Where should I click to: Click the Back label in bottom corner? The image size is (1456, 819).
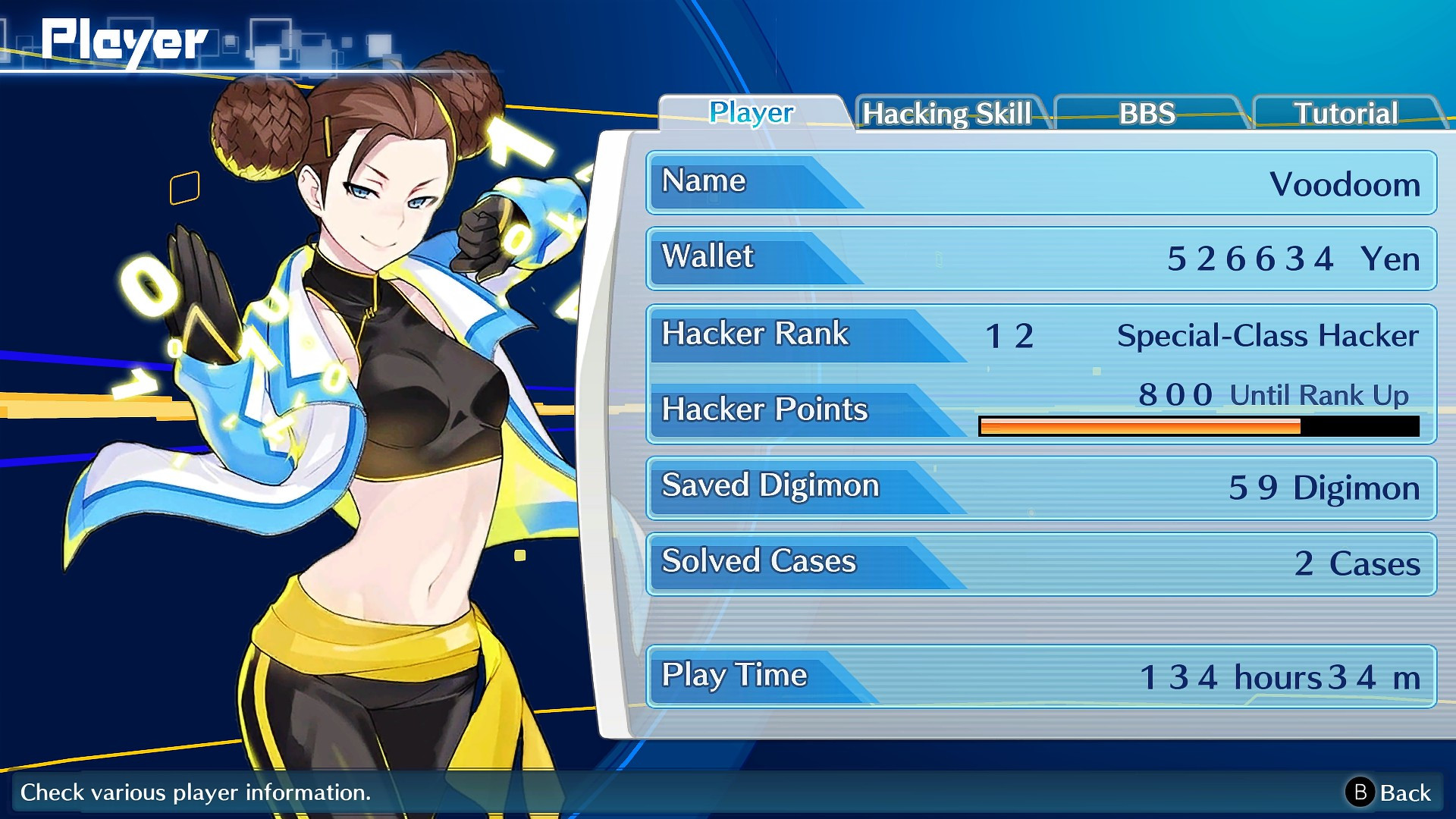pyautogui.click(x=1406, y=795)
